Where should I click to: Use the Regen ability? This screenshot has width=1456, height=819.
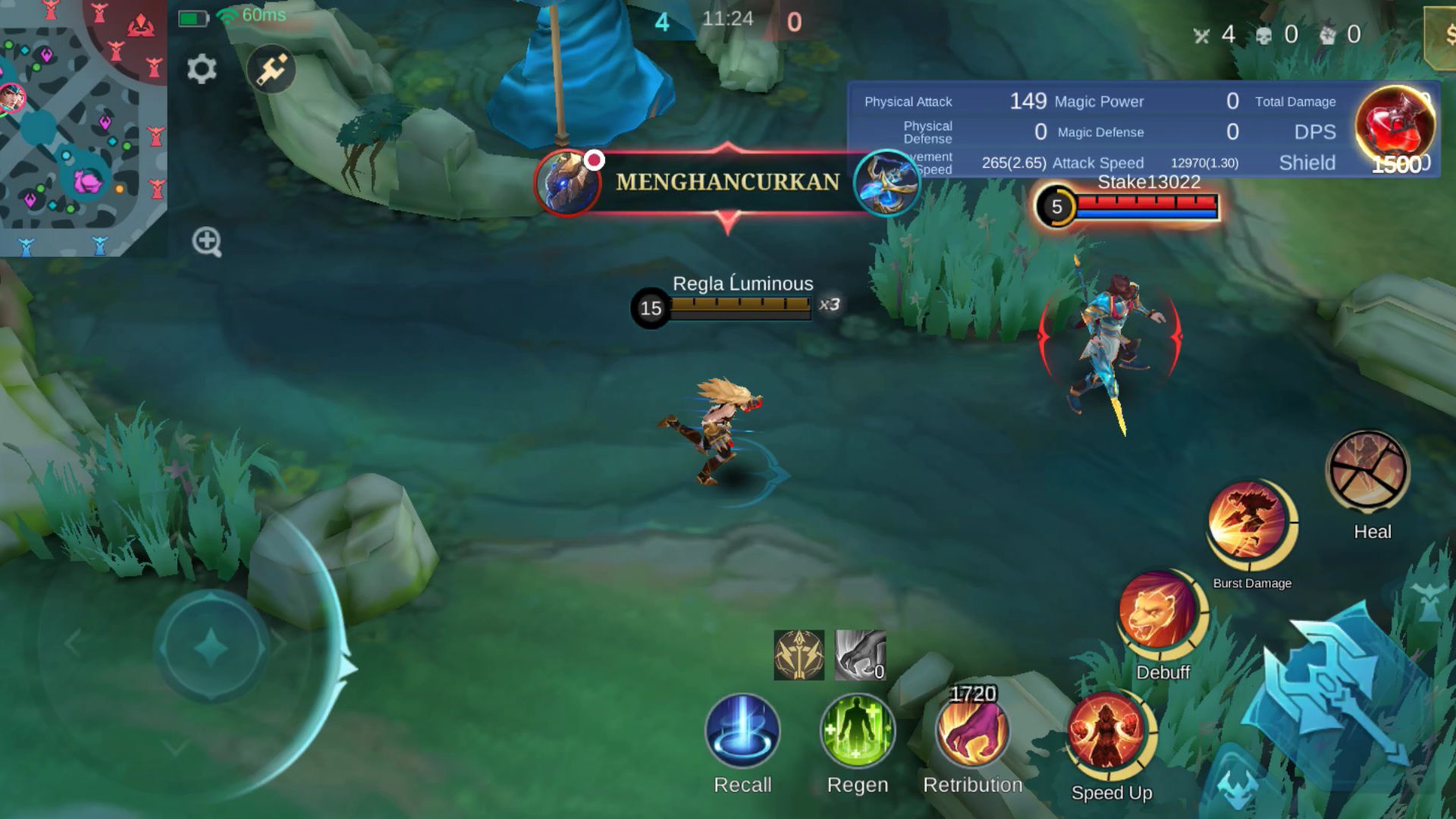click(x=857, y=732)
